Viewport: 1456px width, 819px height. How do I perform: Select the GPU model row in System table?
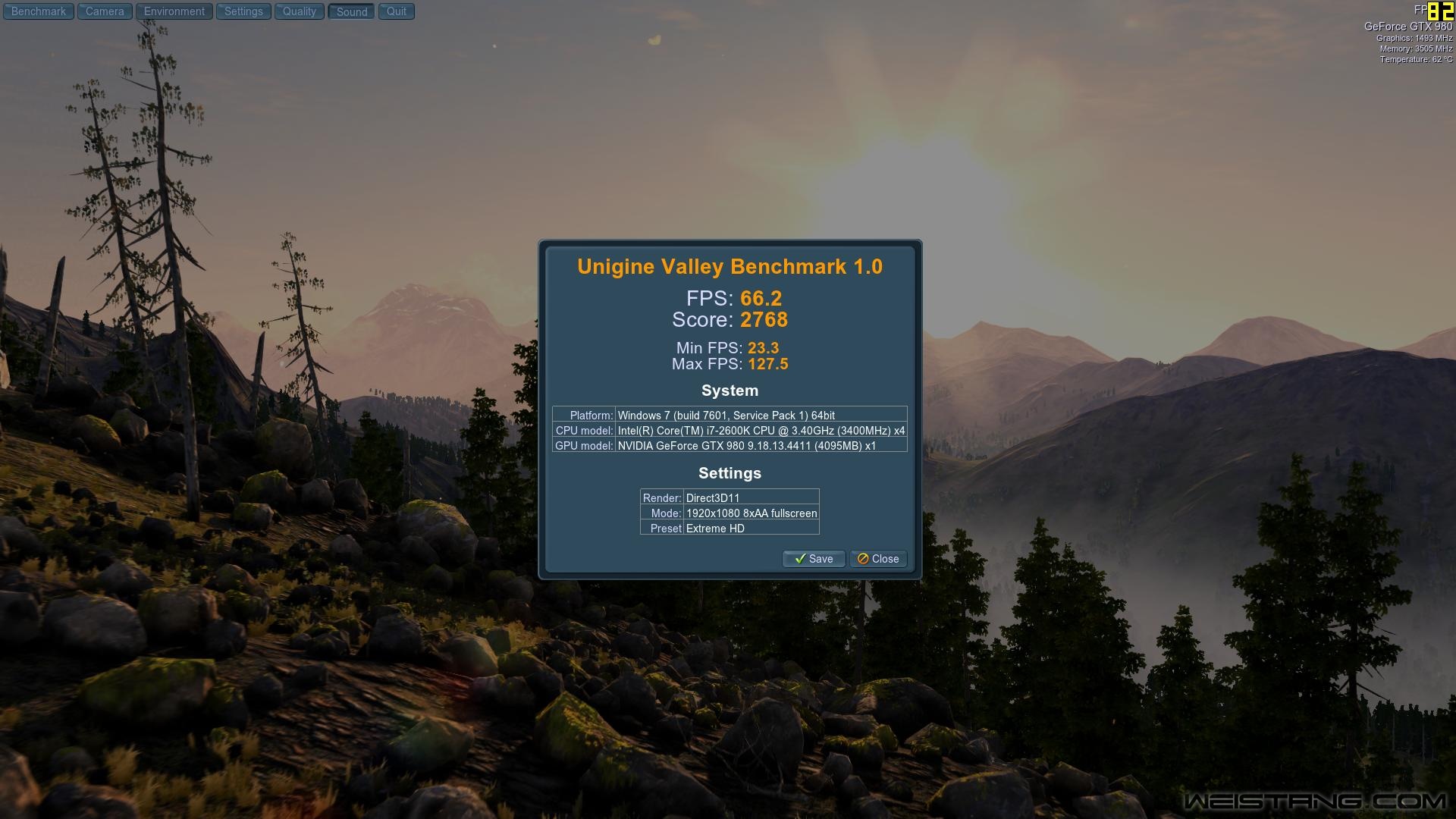coord(730,446)
